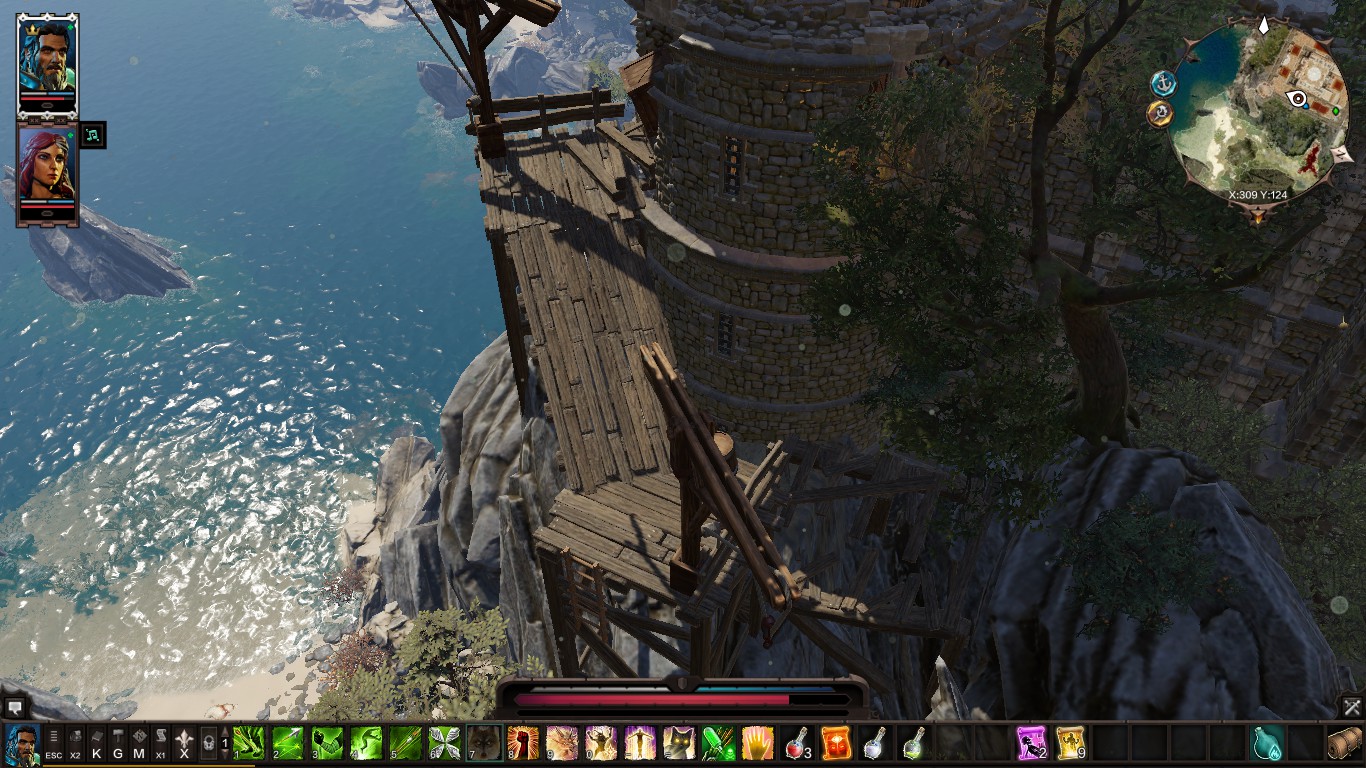Toggle the hotbar padlock button

[208, 744]
